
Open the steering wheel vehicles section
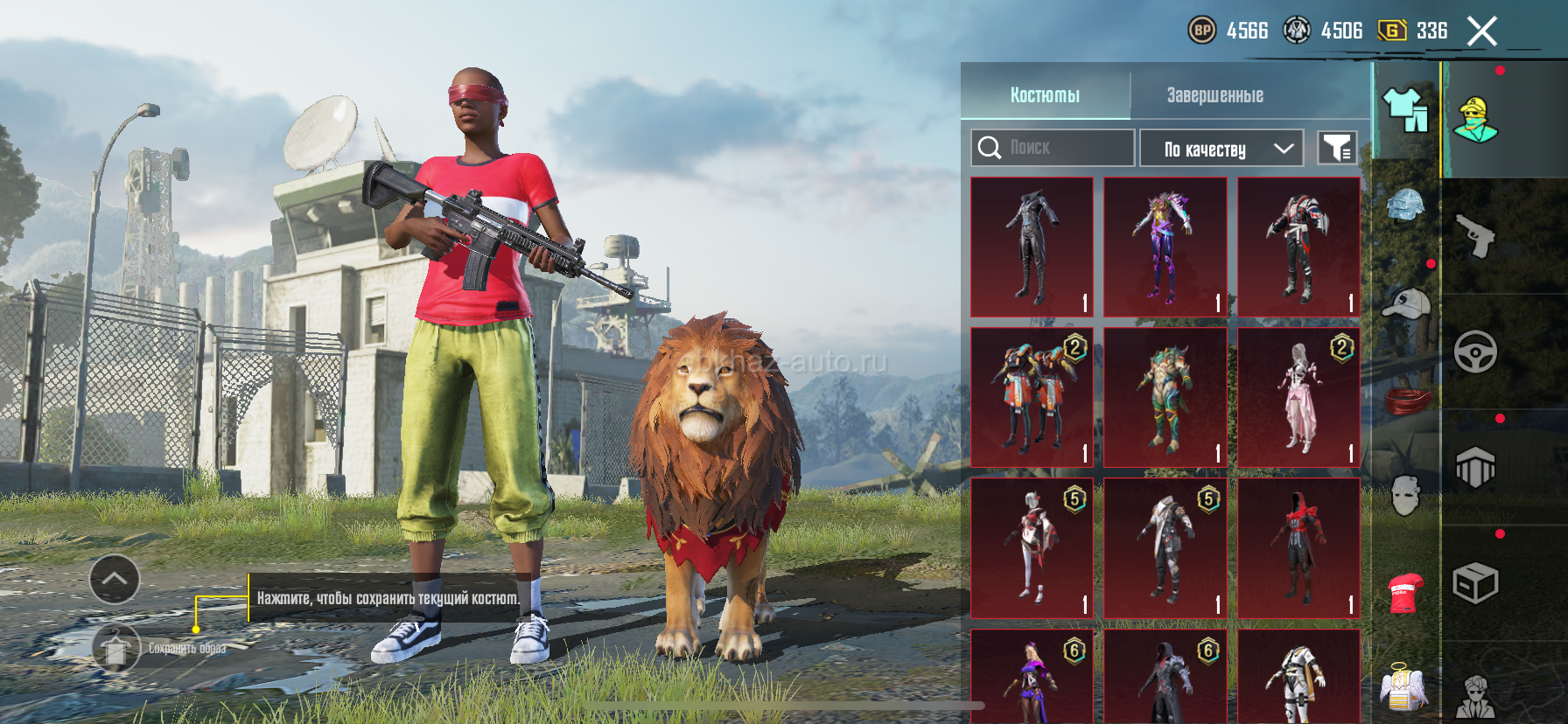click(x=1475, y=352)
